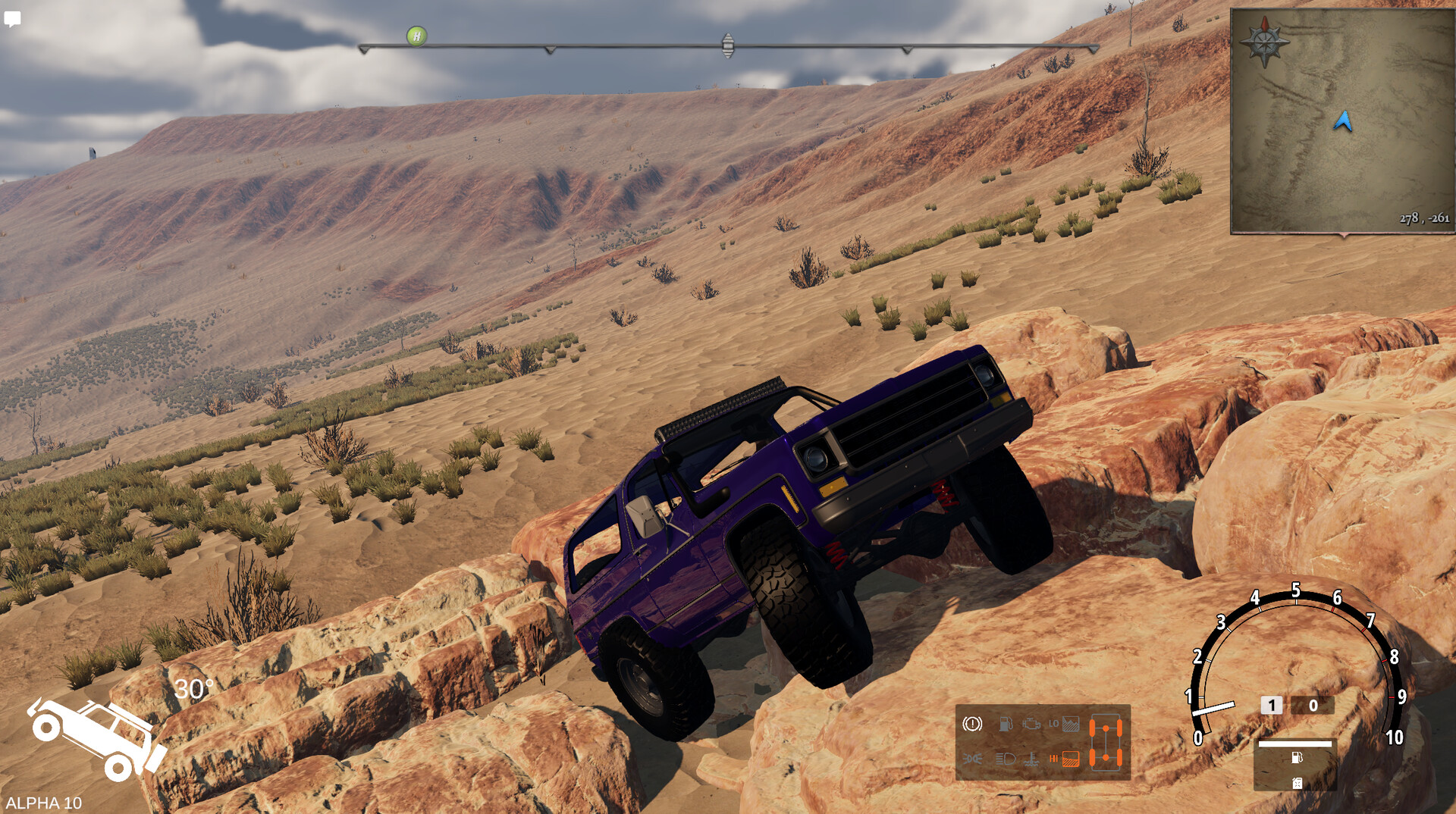Select the coolant temperature indicator
This screenshot has height=814, width=1456.
pos(1033,759)
